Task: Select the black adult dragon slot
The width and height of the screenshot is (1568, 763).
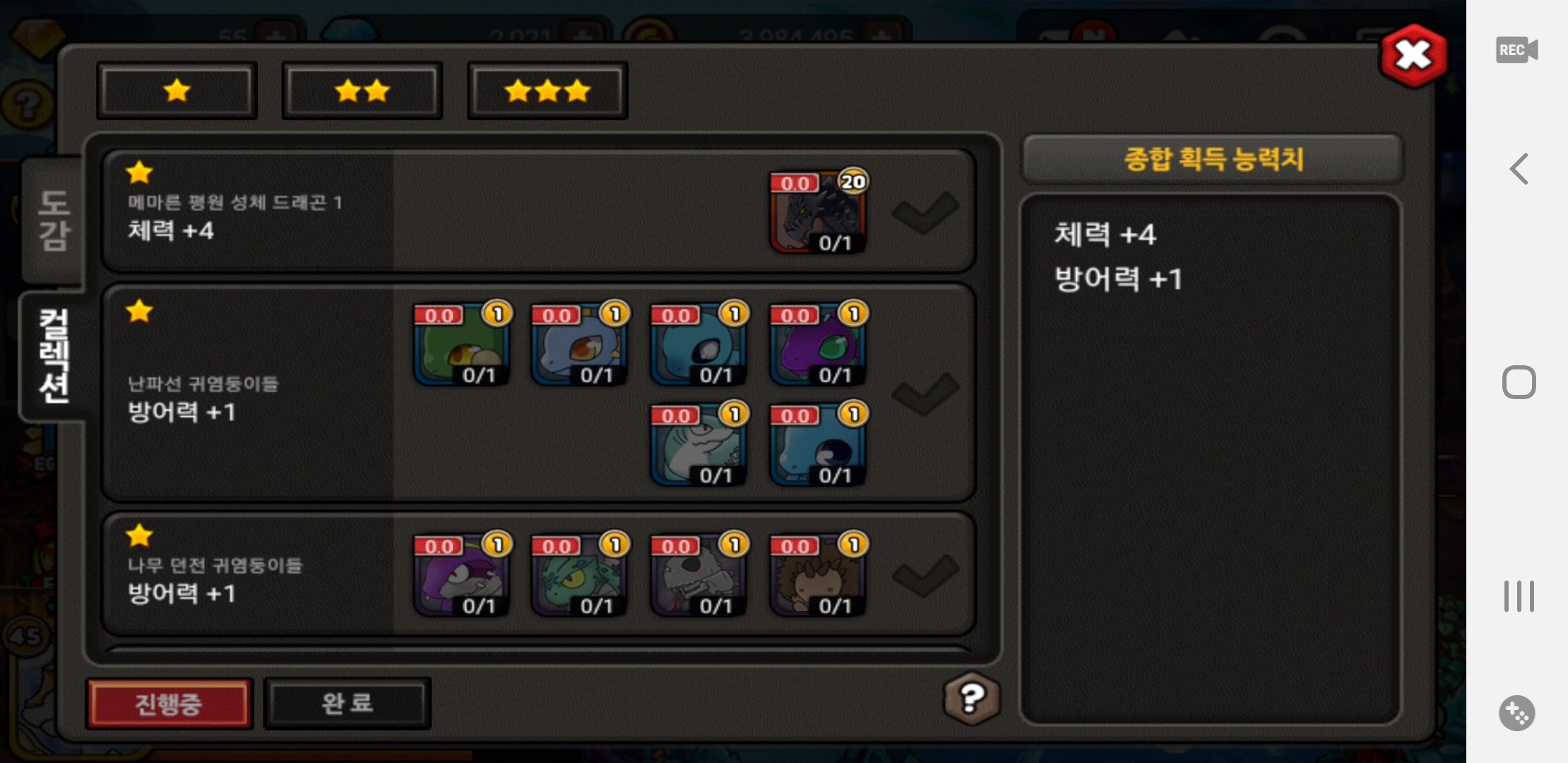Action: tap(817, 212)
